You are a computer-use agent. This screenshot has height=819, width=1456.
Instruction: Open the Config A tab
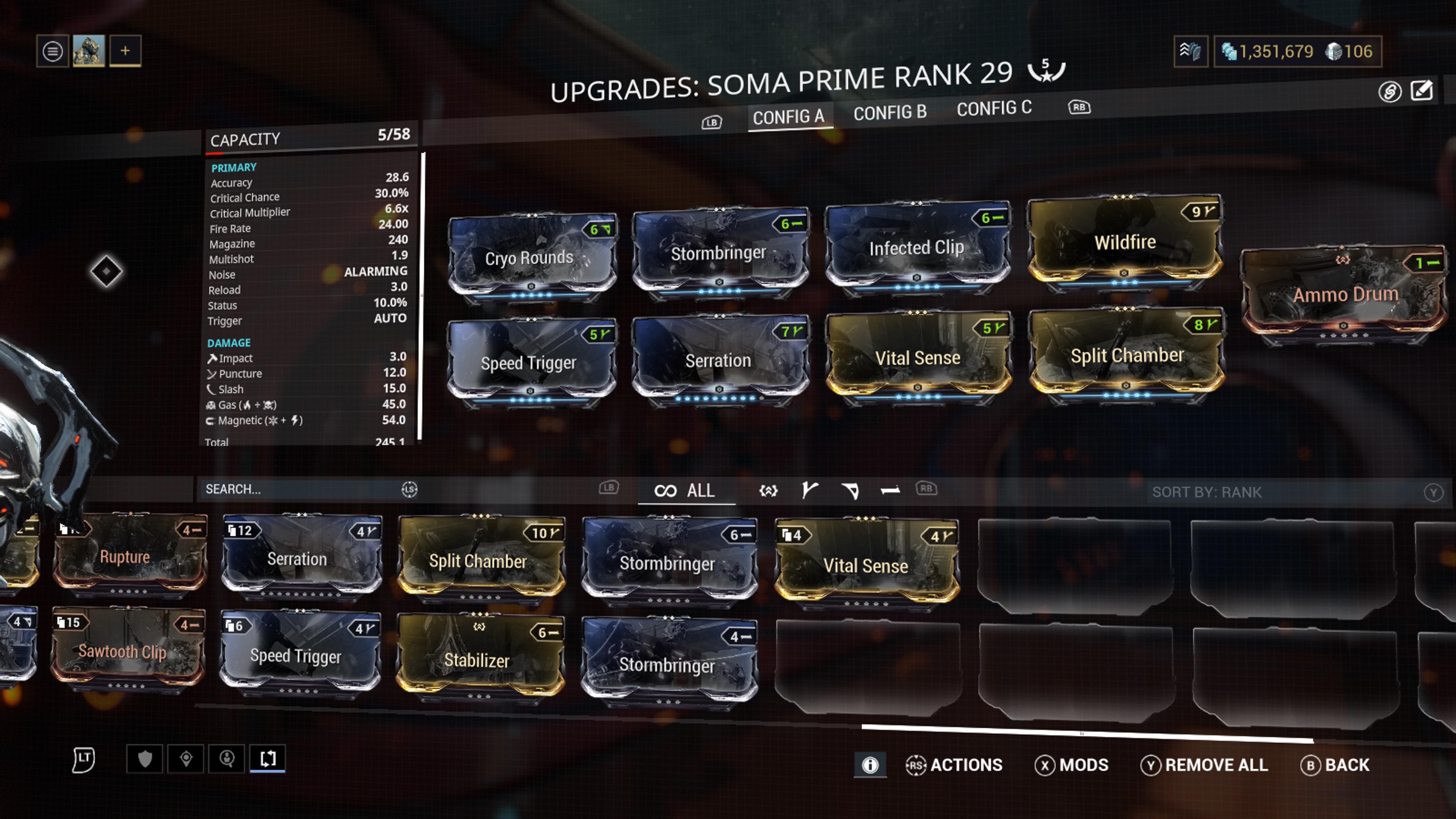788,117
